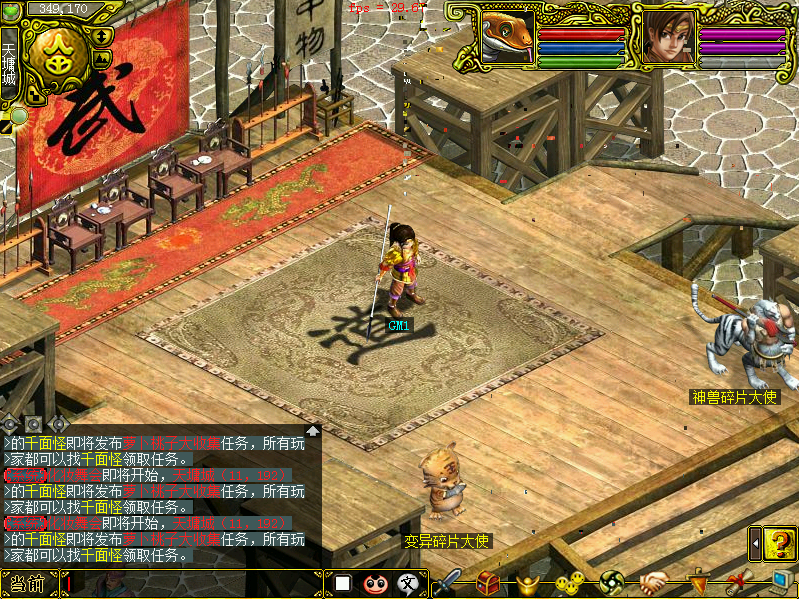Expand the chat log with up arrow
Screen dimensions: 799x599
tap(313, 431)
